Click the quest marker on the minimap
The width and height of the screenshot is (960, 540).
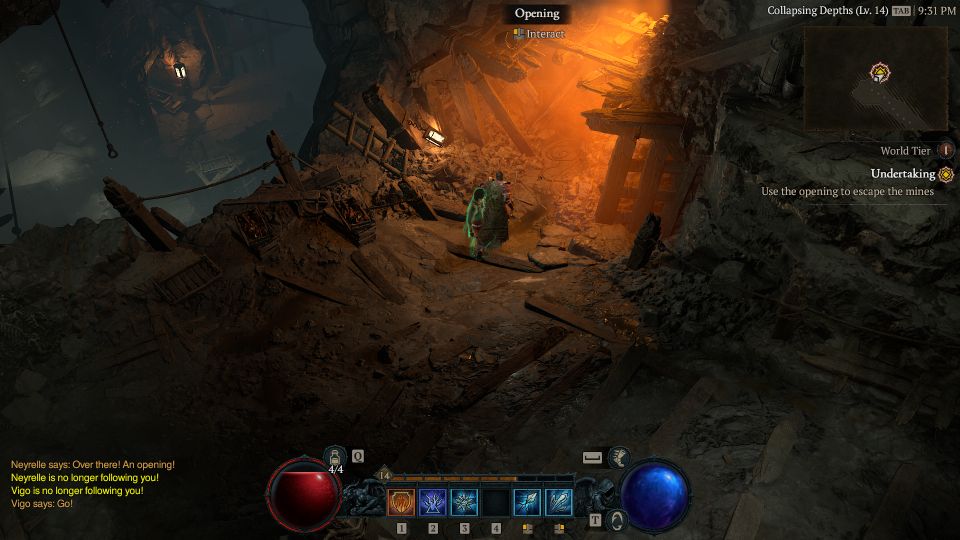tap(880, 72)
